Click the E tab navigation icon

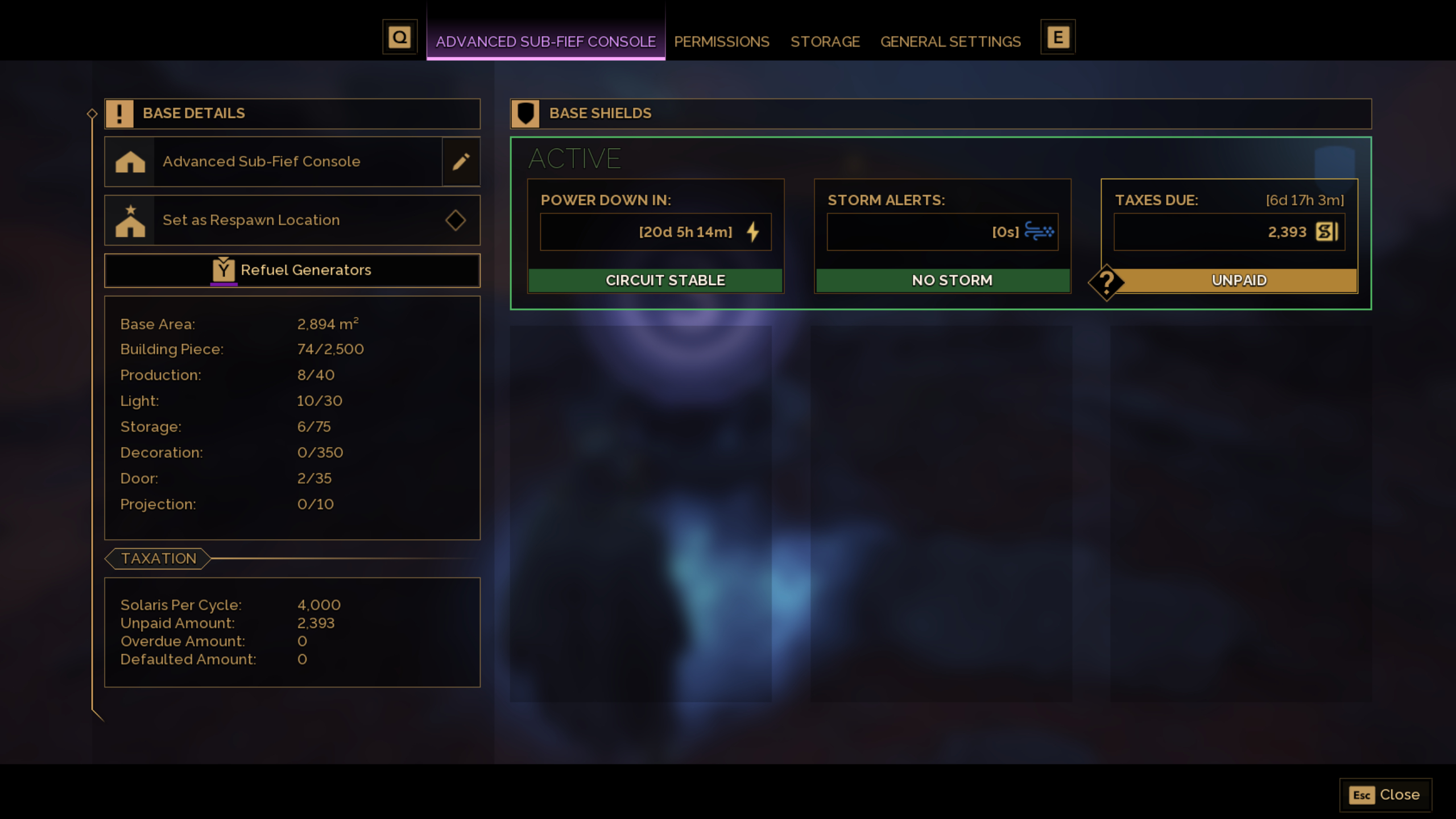[x=1057, y=36]
